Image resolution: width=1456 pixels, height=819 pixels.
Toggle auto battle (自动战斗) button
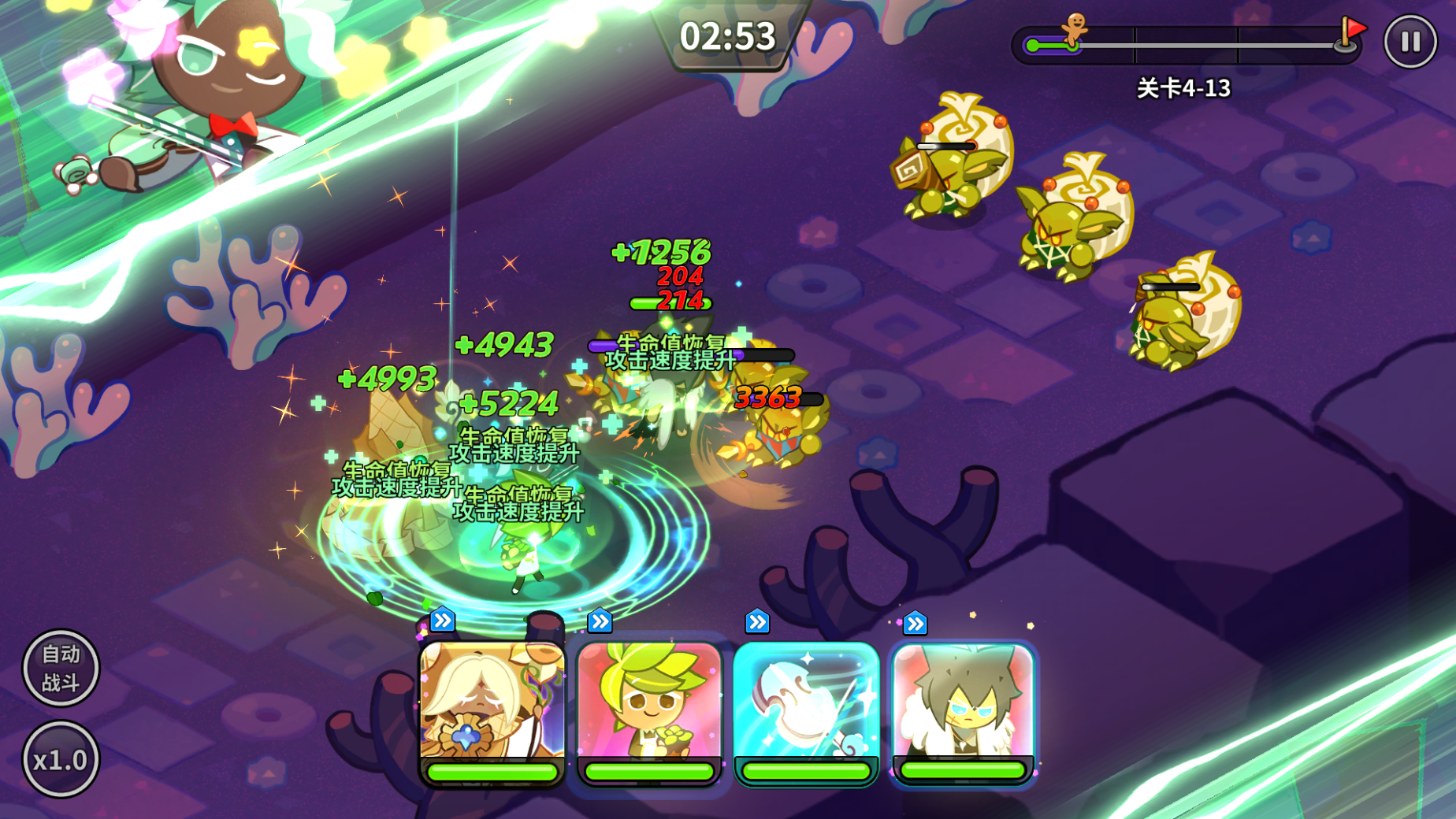pos(61,668)
